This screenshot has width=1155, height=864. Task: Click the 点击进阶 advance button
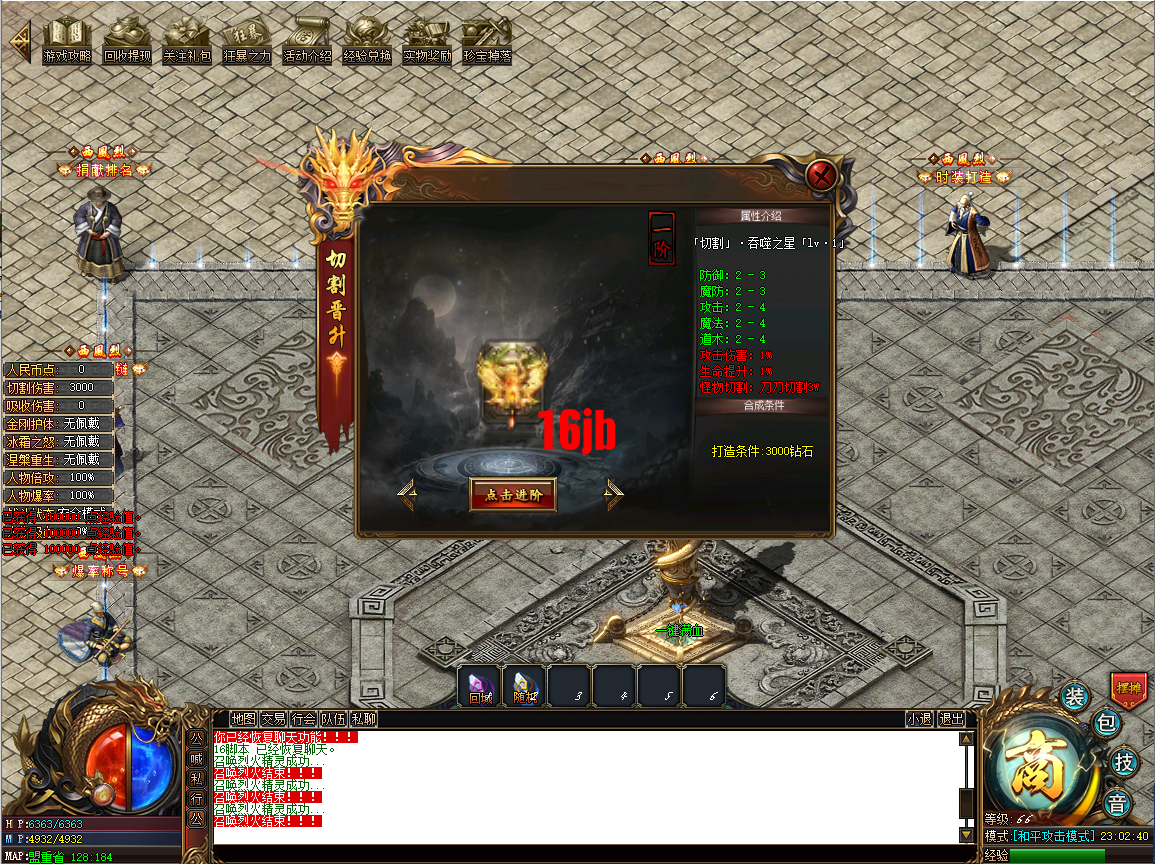[x=512, y=494]
